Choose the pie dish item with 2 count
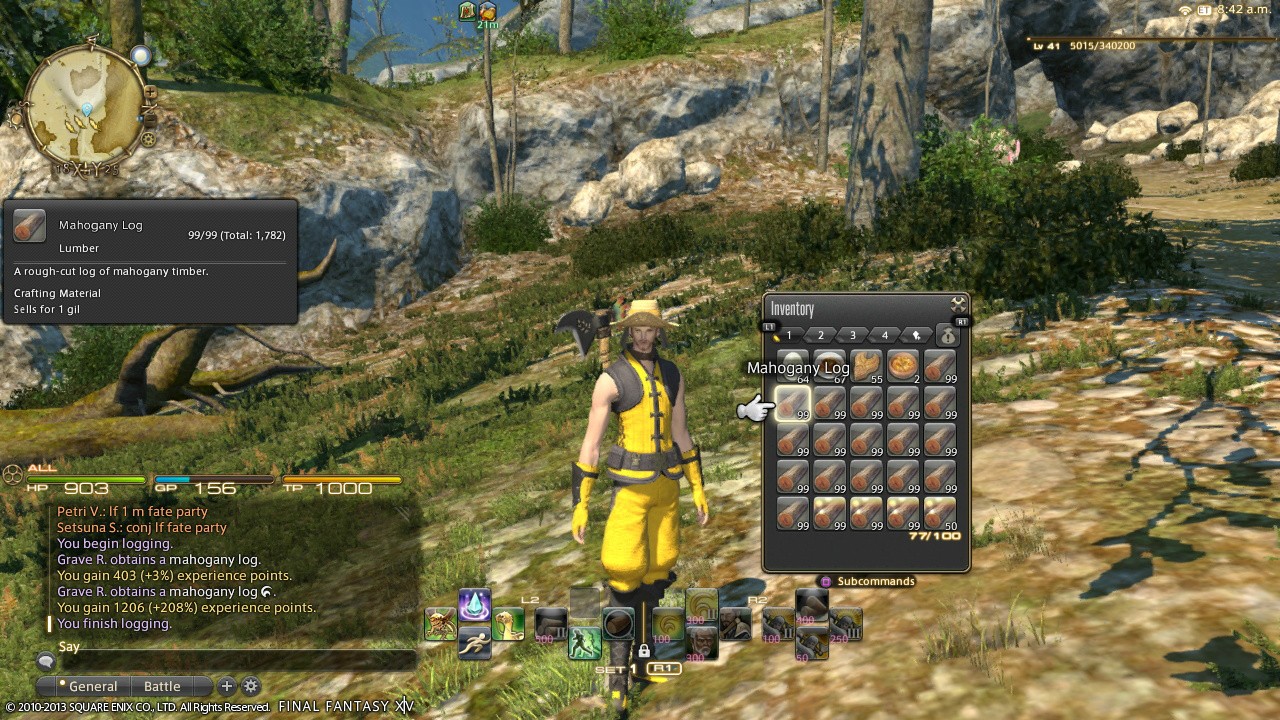Screen dimensions: 1280x720 tap(903, 367)
